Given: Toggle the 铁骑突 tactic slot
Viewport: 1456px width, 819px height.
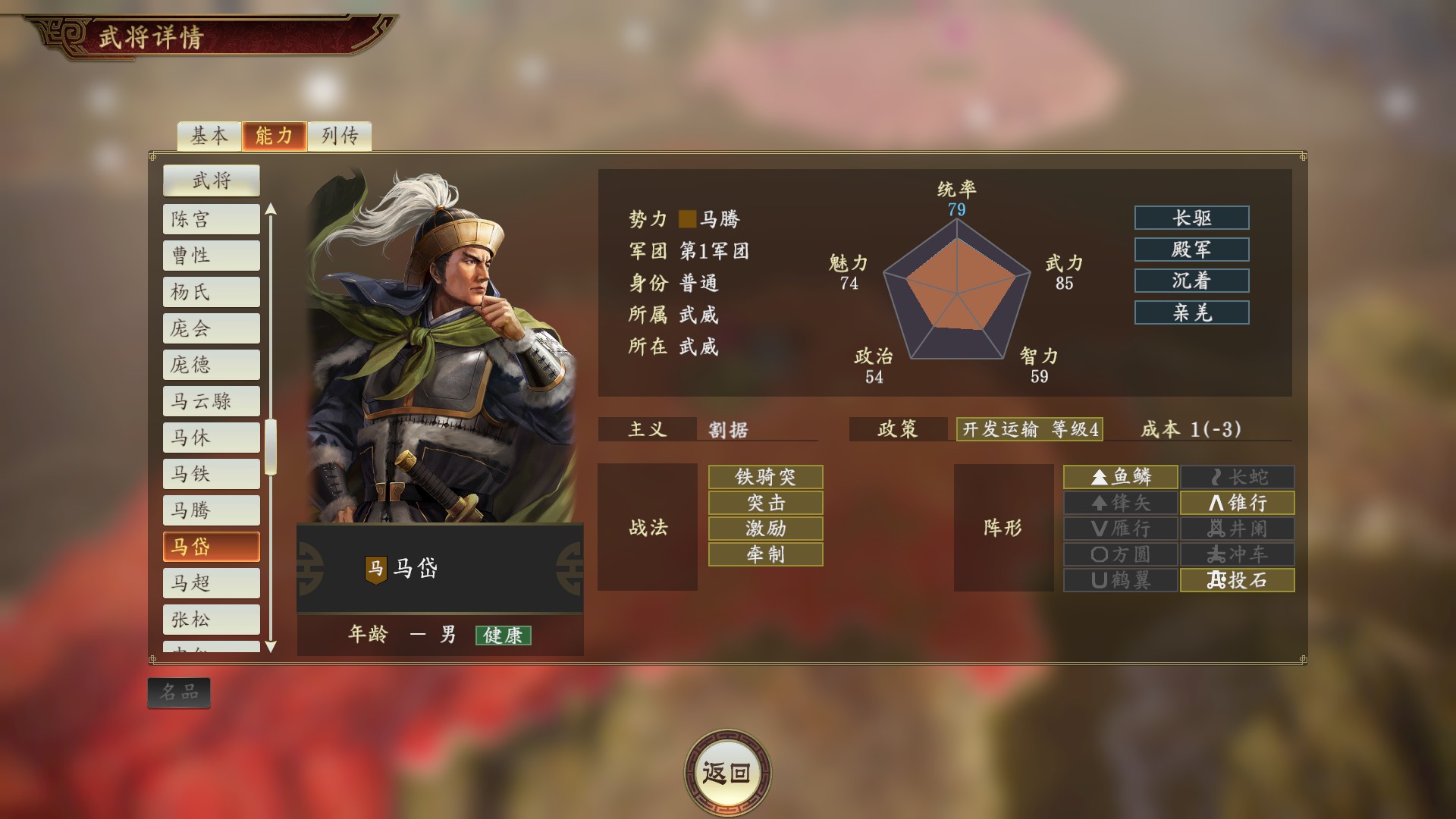Looking at the screenshot, I should 764,477.
